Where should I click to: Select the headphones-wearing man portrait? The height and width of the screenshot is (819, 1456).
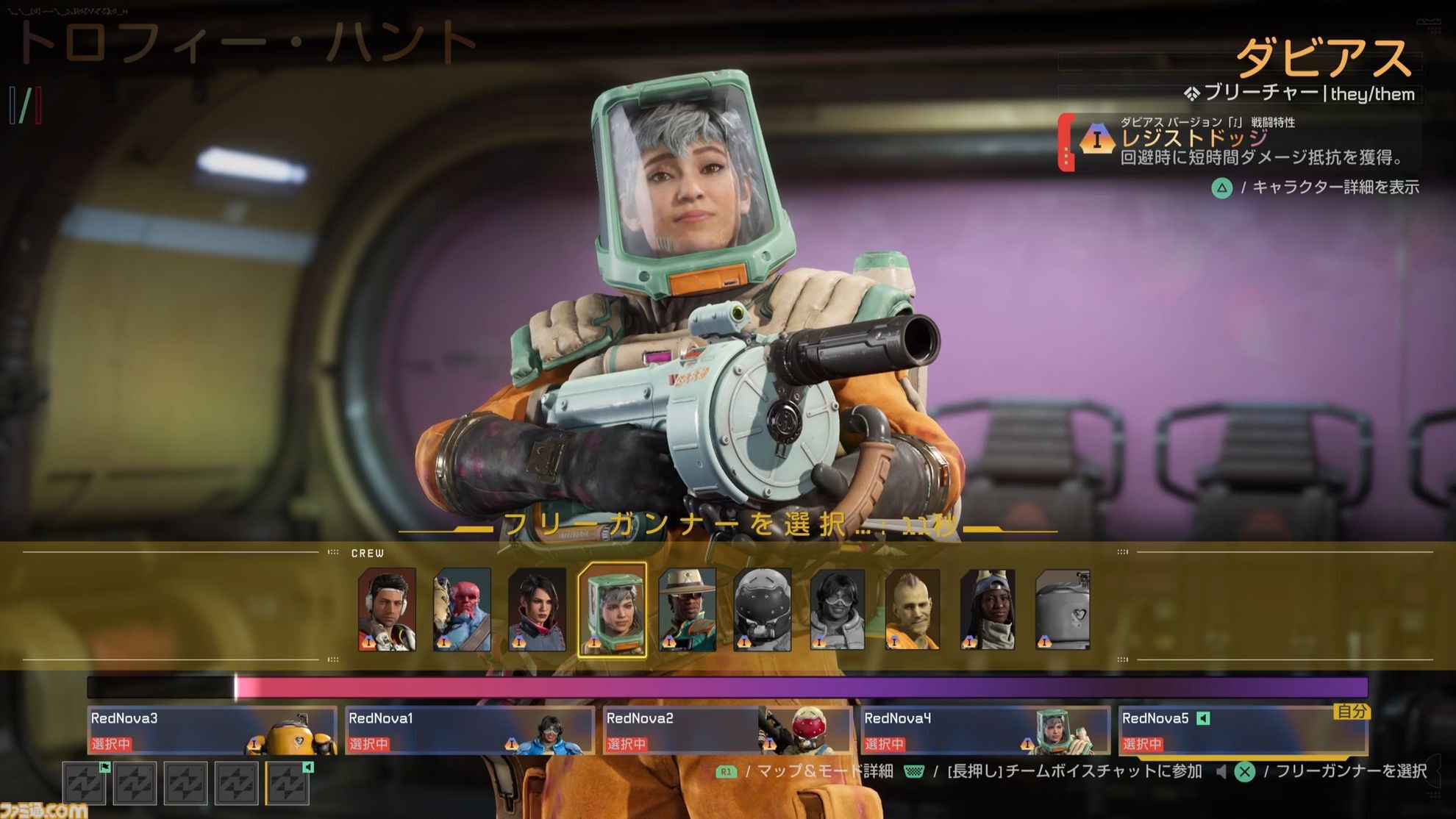pos(387,609)
